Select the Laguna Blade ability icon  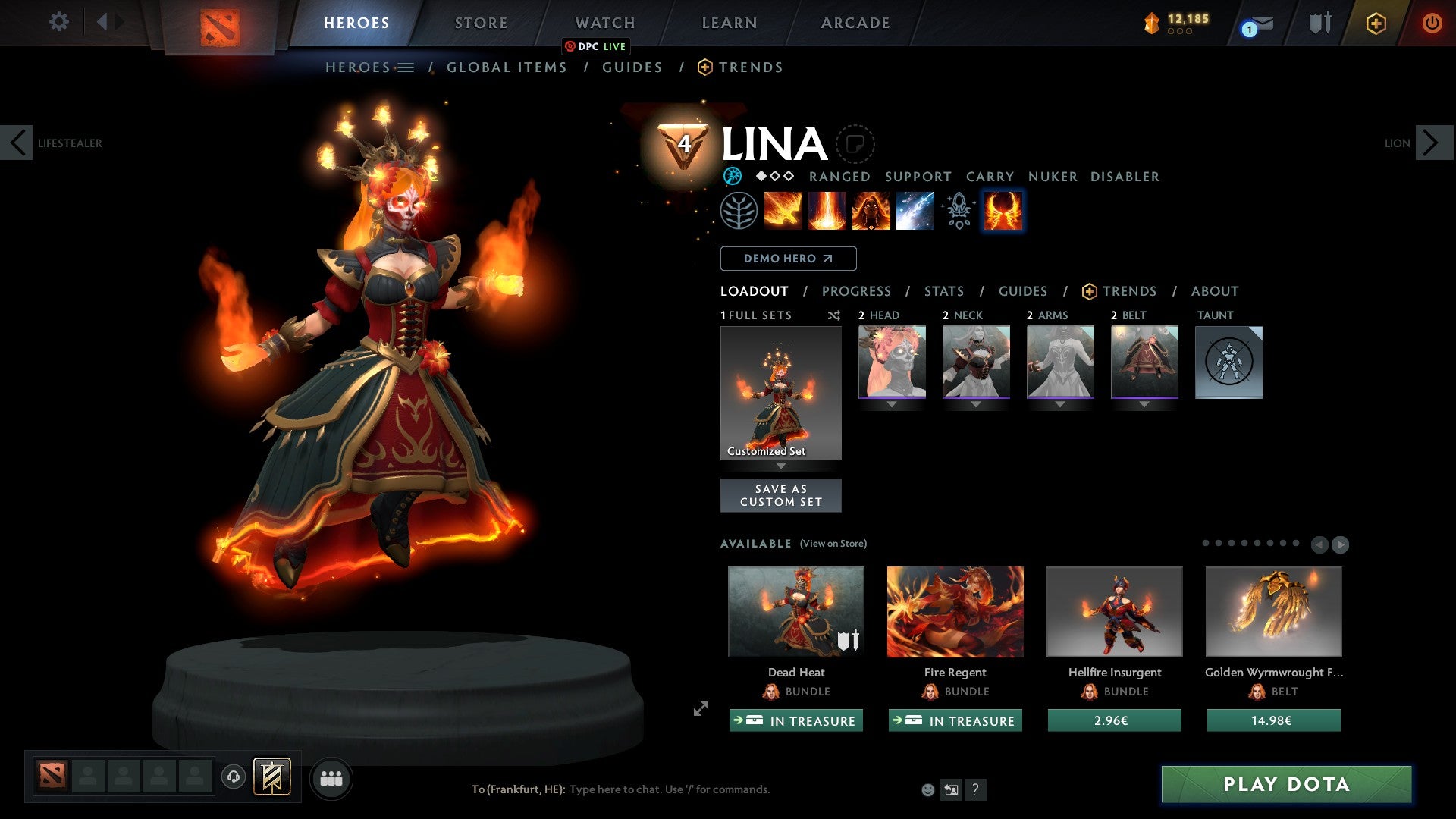click(x=914, y=211)
